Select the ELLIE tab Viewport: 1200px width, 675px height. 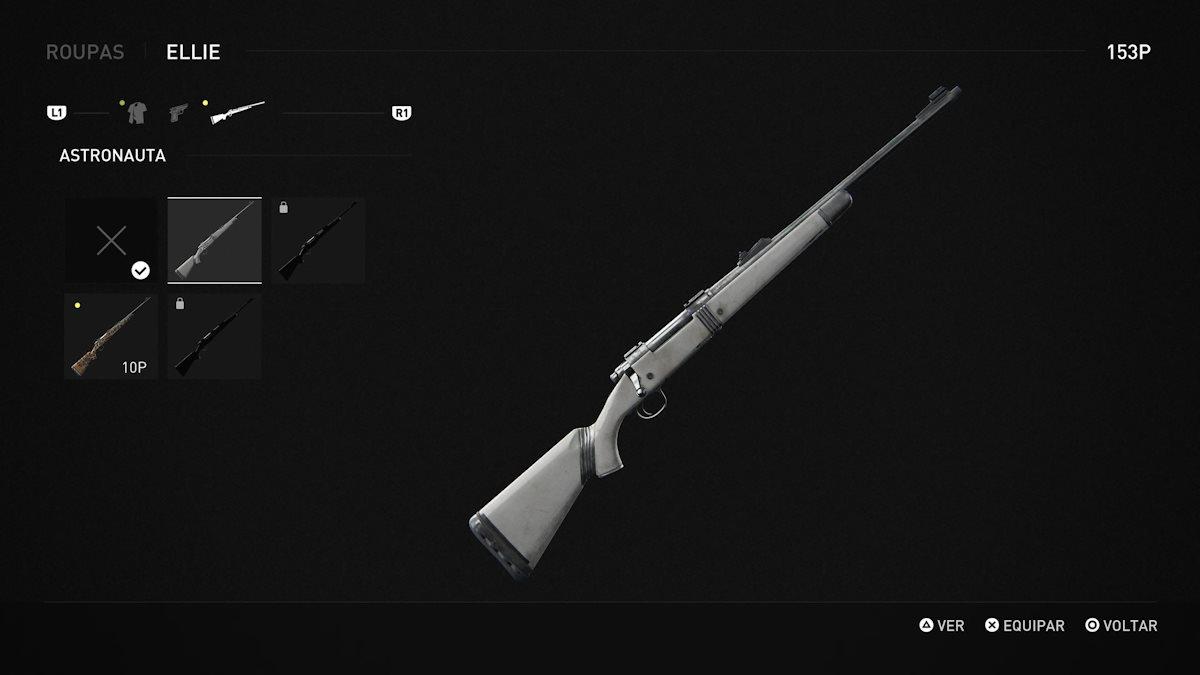(x=194, y=52)
